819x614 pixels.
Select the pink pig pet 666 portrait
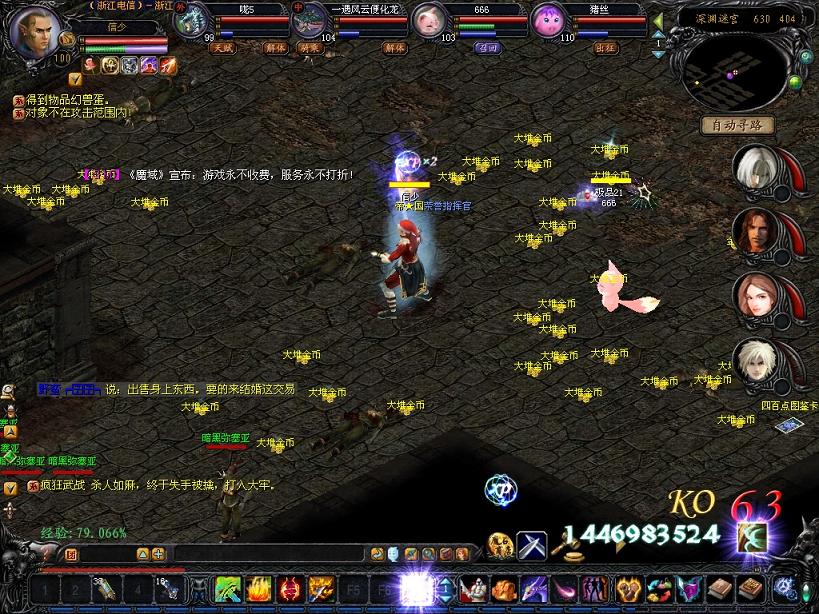pyautogui.click(x=427, y=20)
